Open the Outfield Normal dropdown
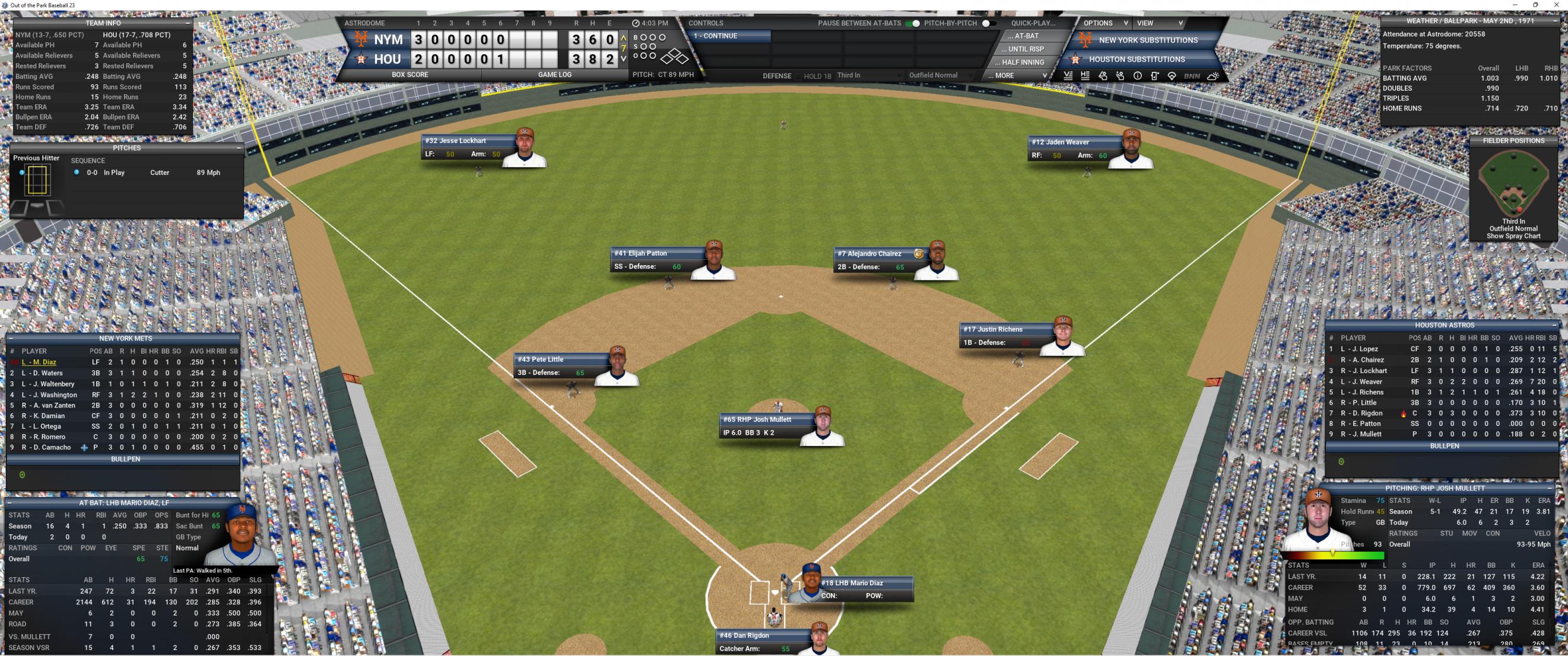 pyautogui.click(x=941, y=75)
